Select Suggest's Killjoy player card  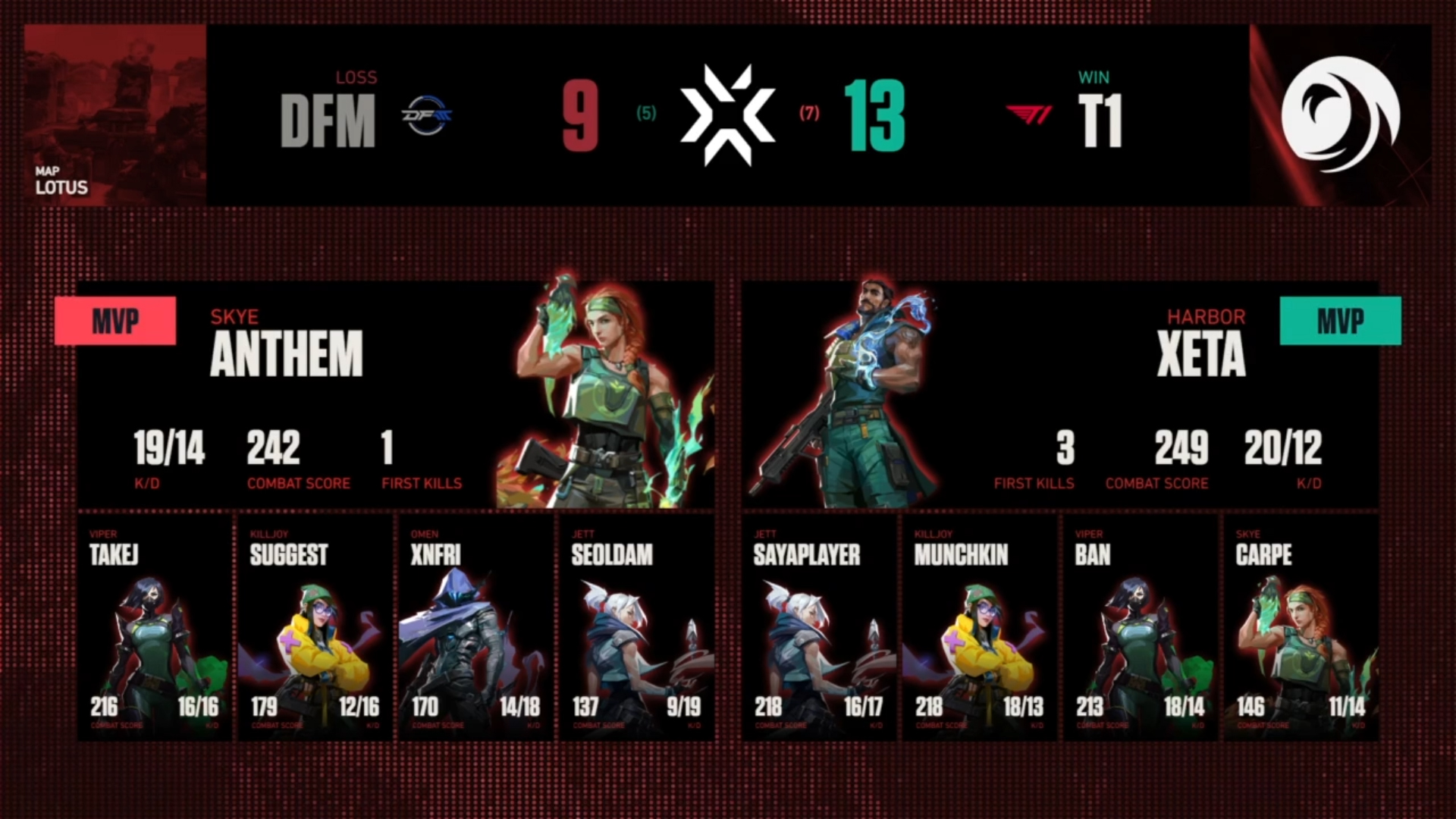(x=315, y=628)
